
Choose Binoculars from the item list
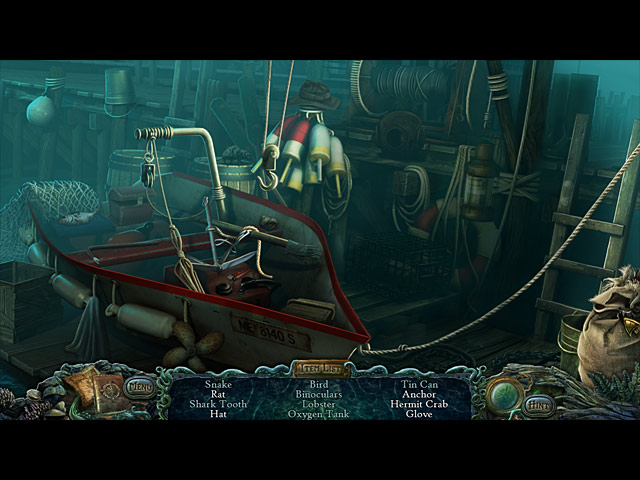click(319, 394)
